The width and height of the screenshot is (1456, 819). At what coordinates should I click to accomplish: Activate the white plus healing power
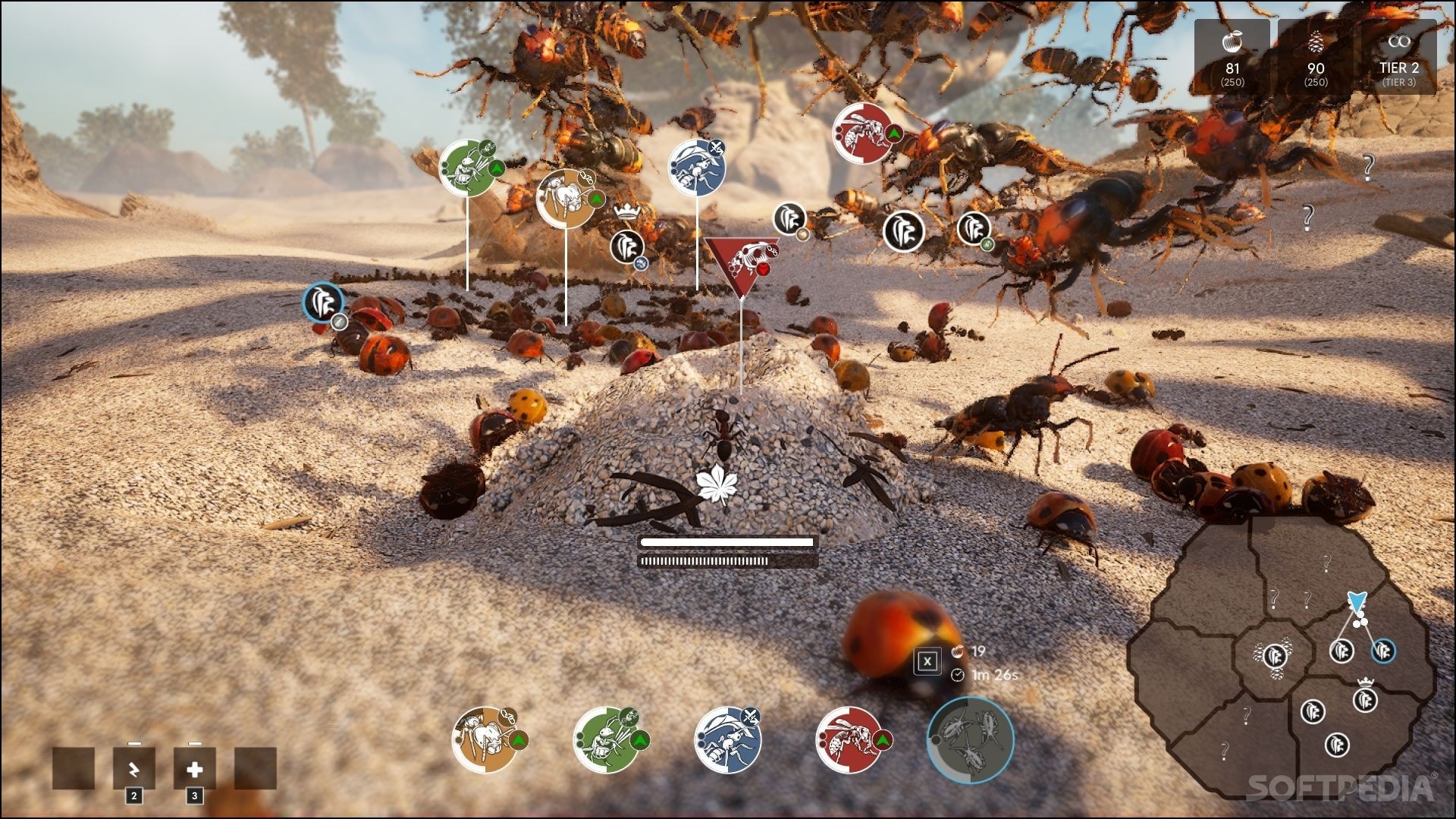pyautogui.click(x=195, y=769)
